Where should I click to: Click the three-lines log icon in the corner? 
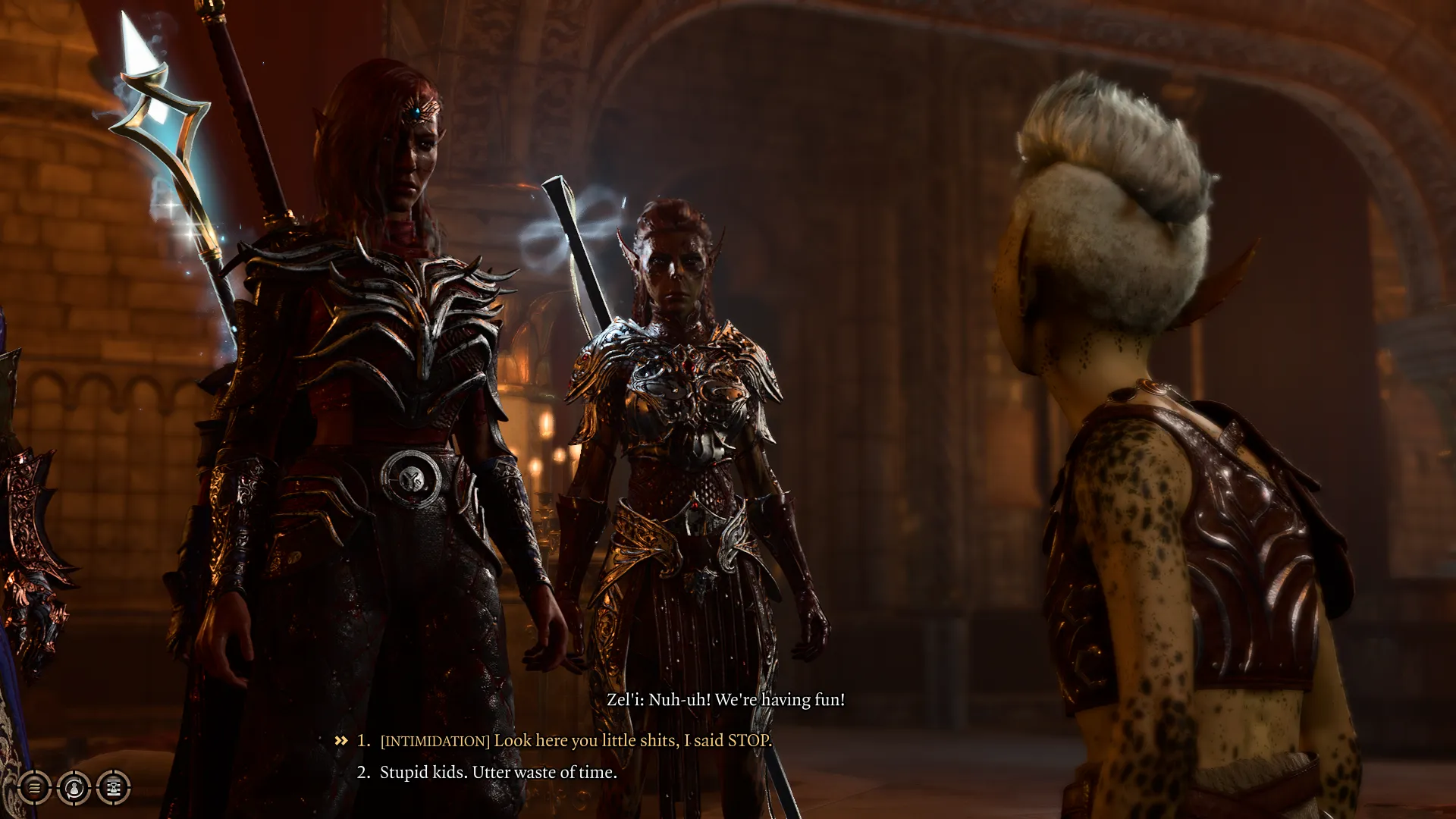click(x=33, y=788)
